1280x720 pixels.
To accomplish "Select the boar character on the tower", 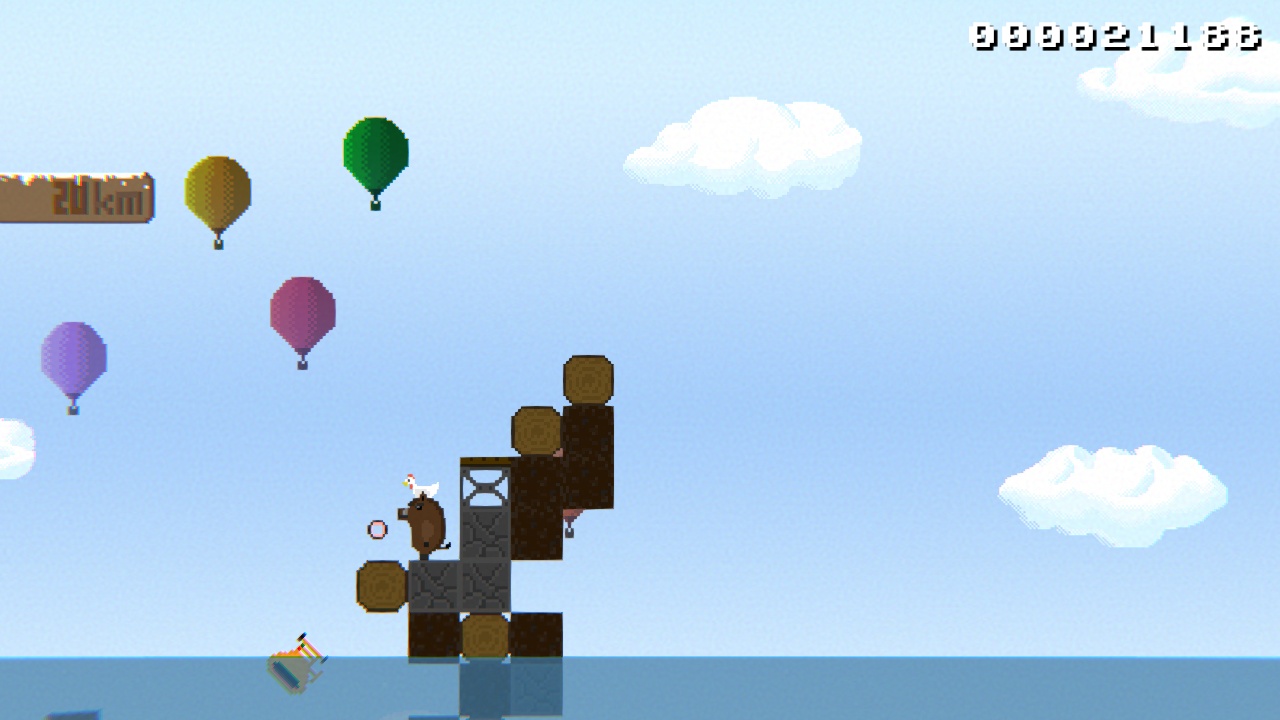I will click(x=426, y=523).
